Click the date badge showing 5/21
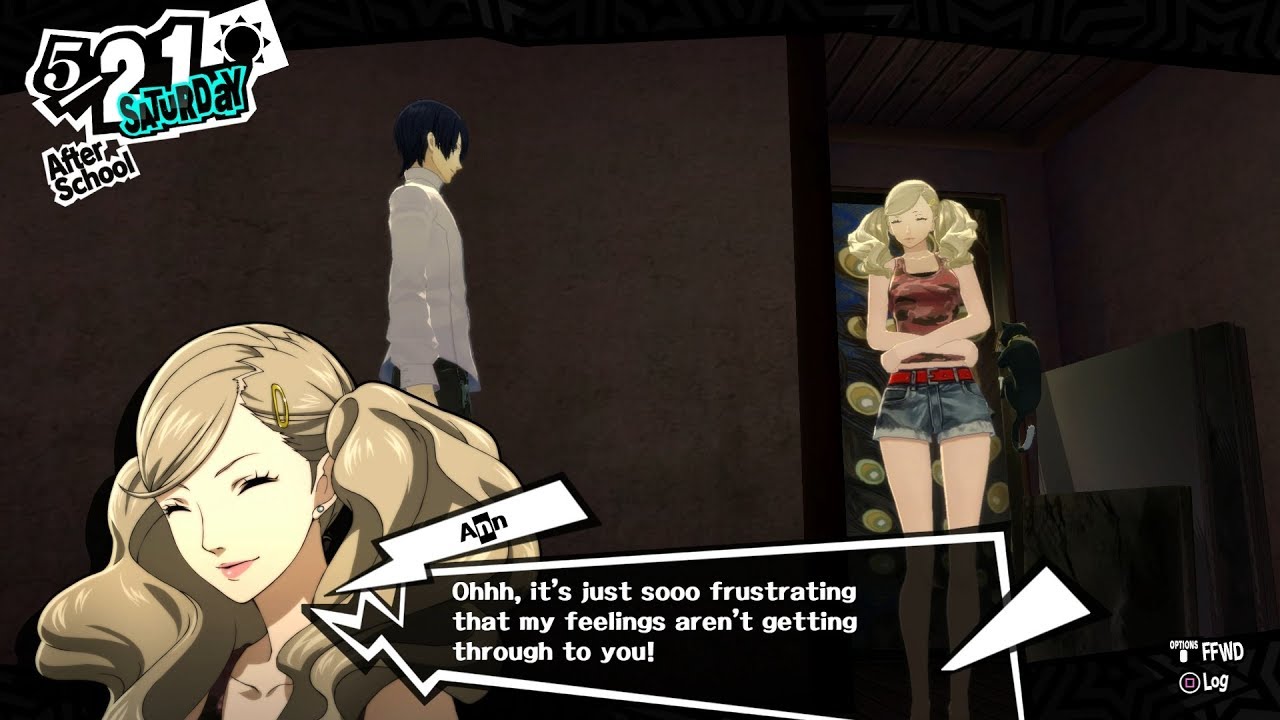 point(110,65)
